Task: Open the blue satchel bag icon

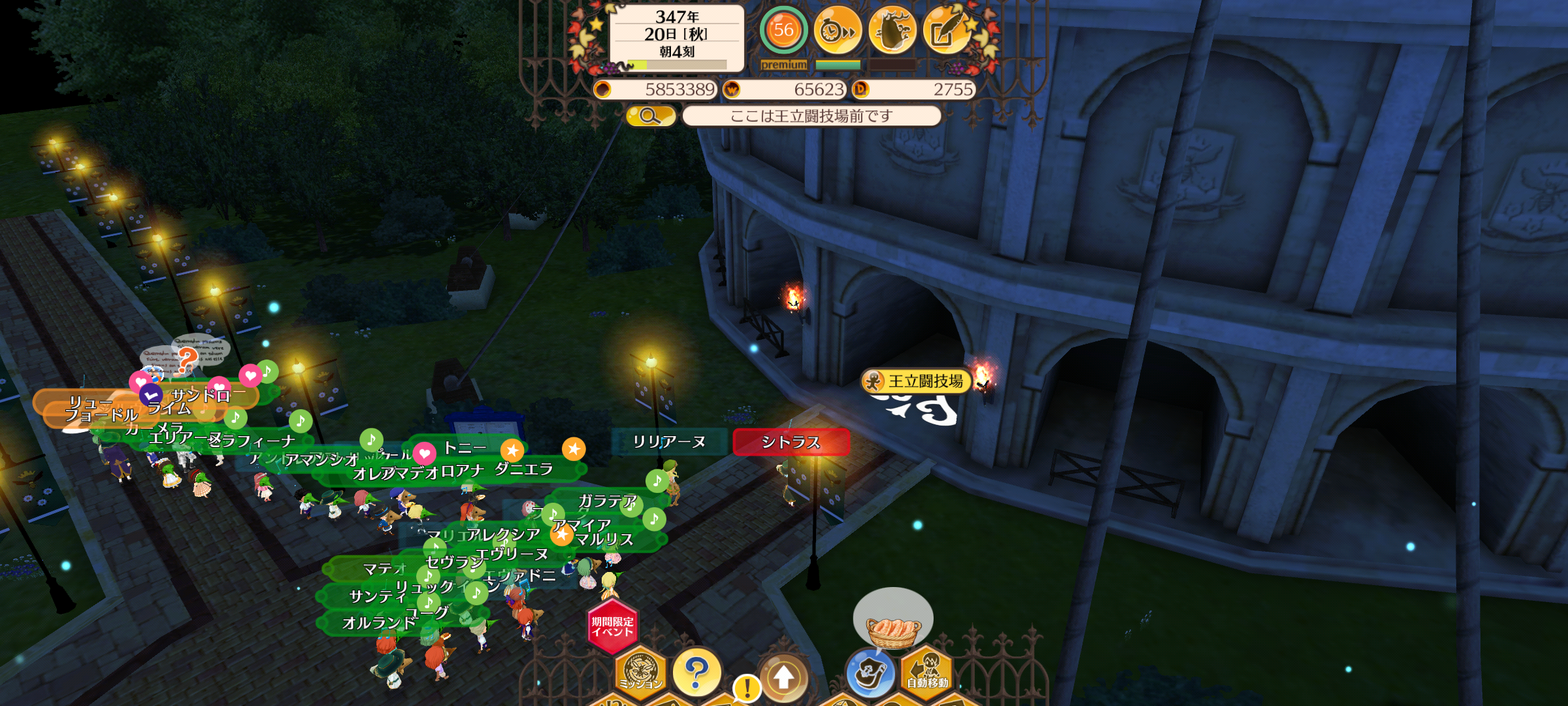Action: (x=870, y=673)
